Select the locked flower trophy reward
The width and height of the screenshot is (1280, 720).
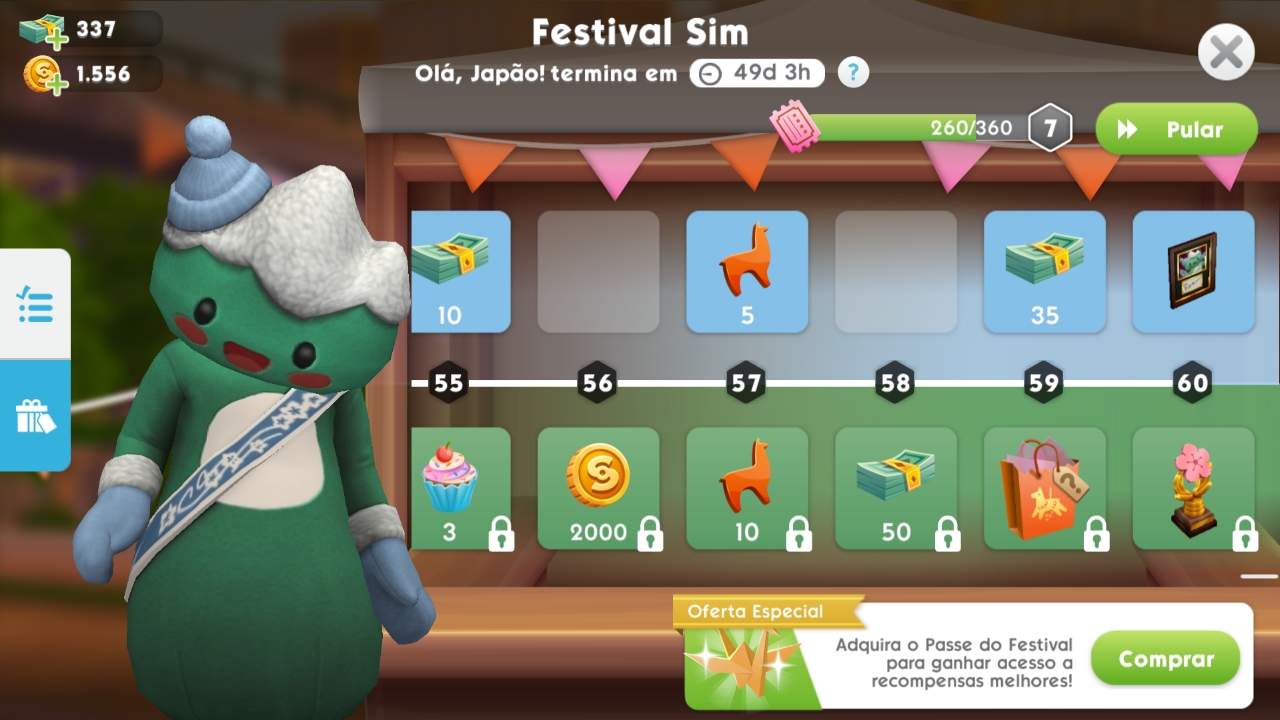pos(1193,488)
